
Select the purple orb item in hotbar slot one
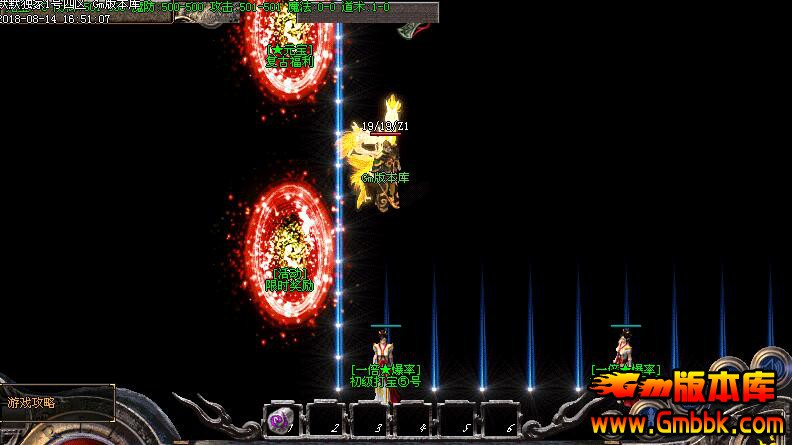[x=280, y=419]
